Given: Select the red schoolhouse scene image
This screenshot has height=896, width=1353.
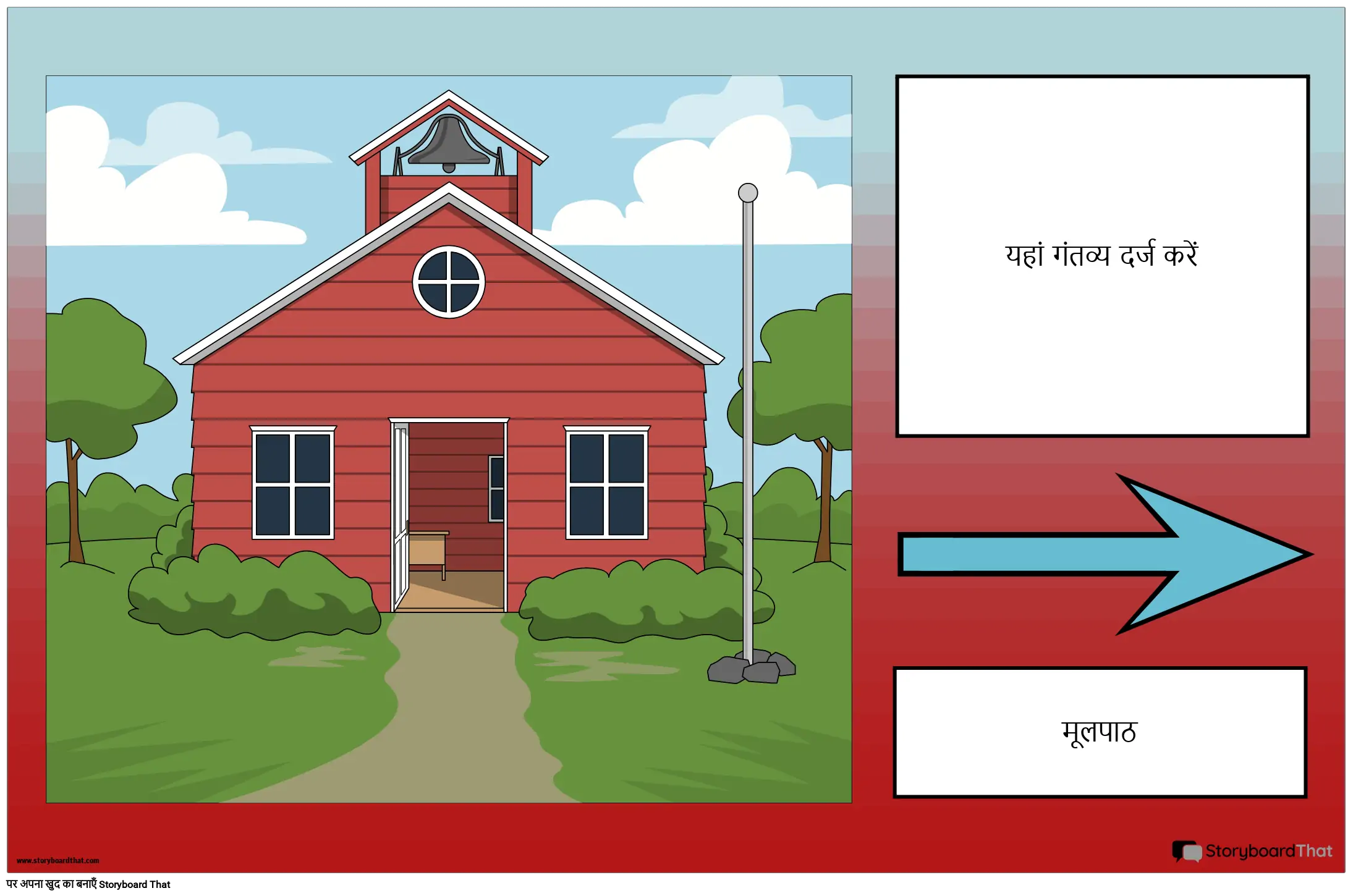Looking at the screenshot, I should coord(449,439).
